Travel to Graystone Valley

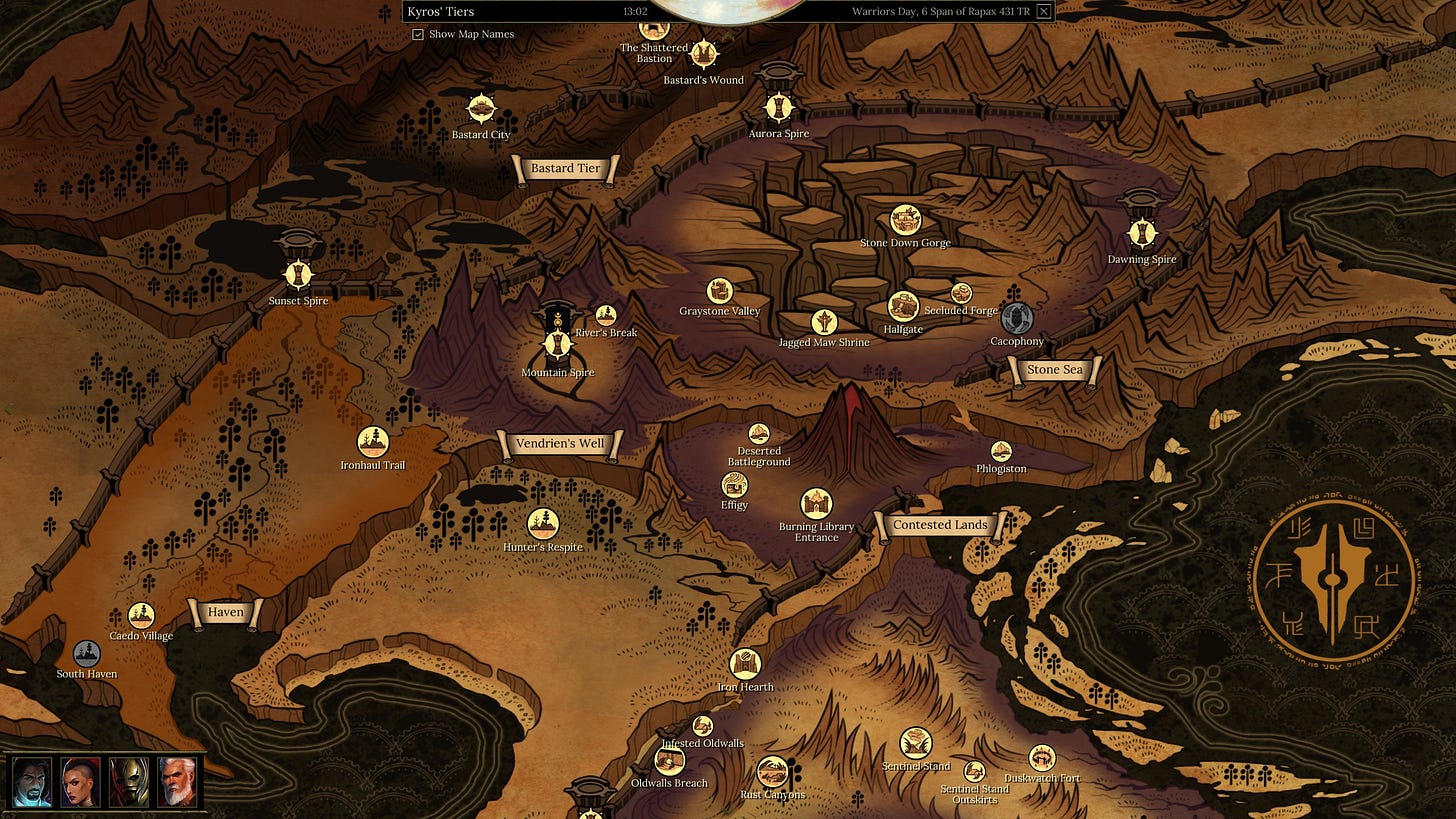pos(720,290)
